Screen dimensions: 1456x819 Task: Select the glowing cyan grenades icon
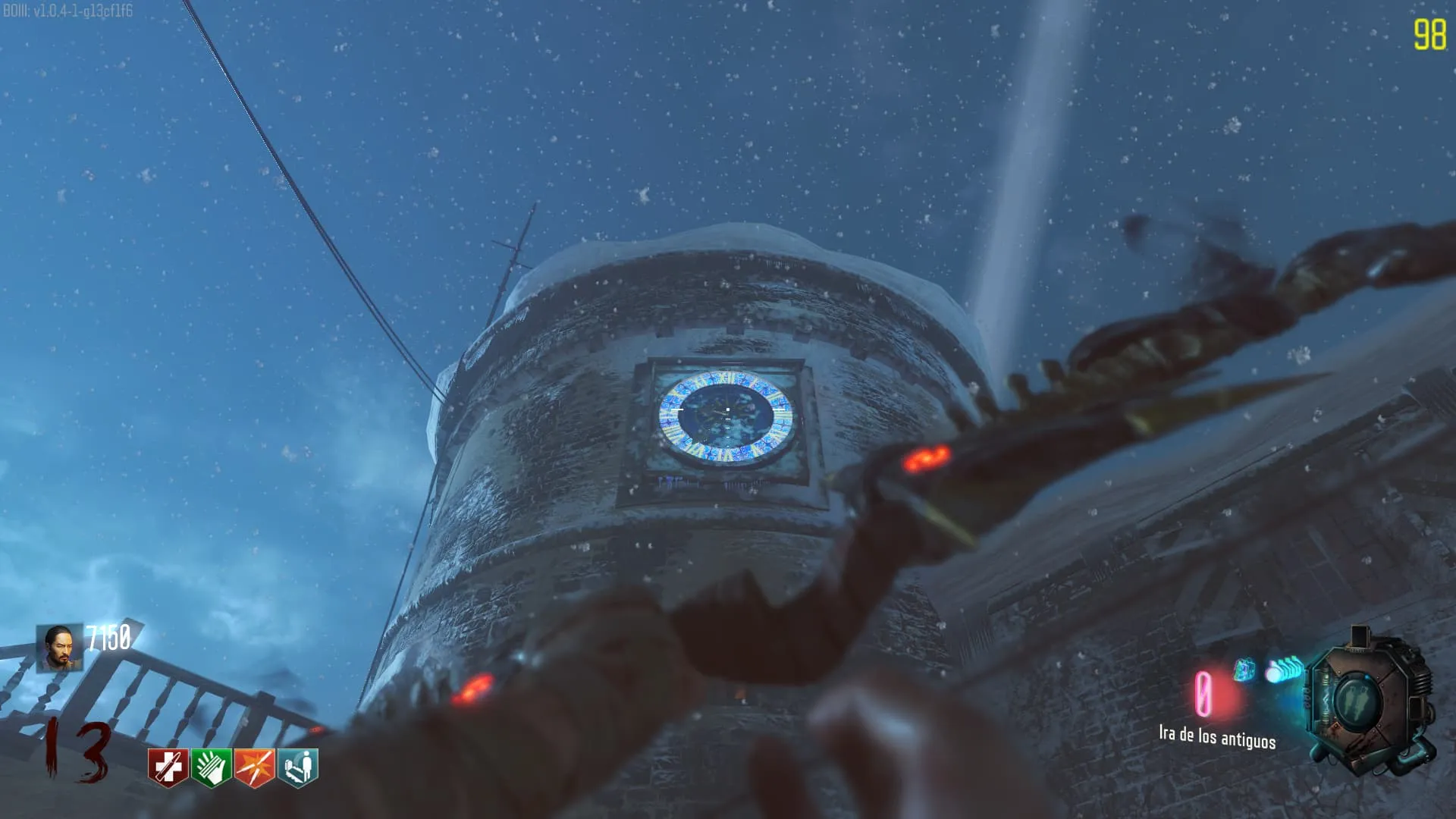click(x=1283, y=670)
